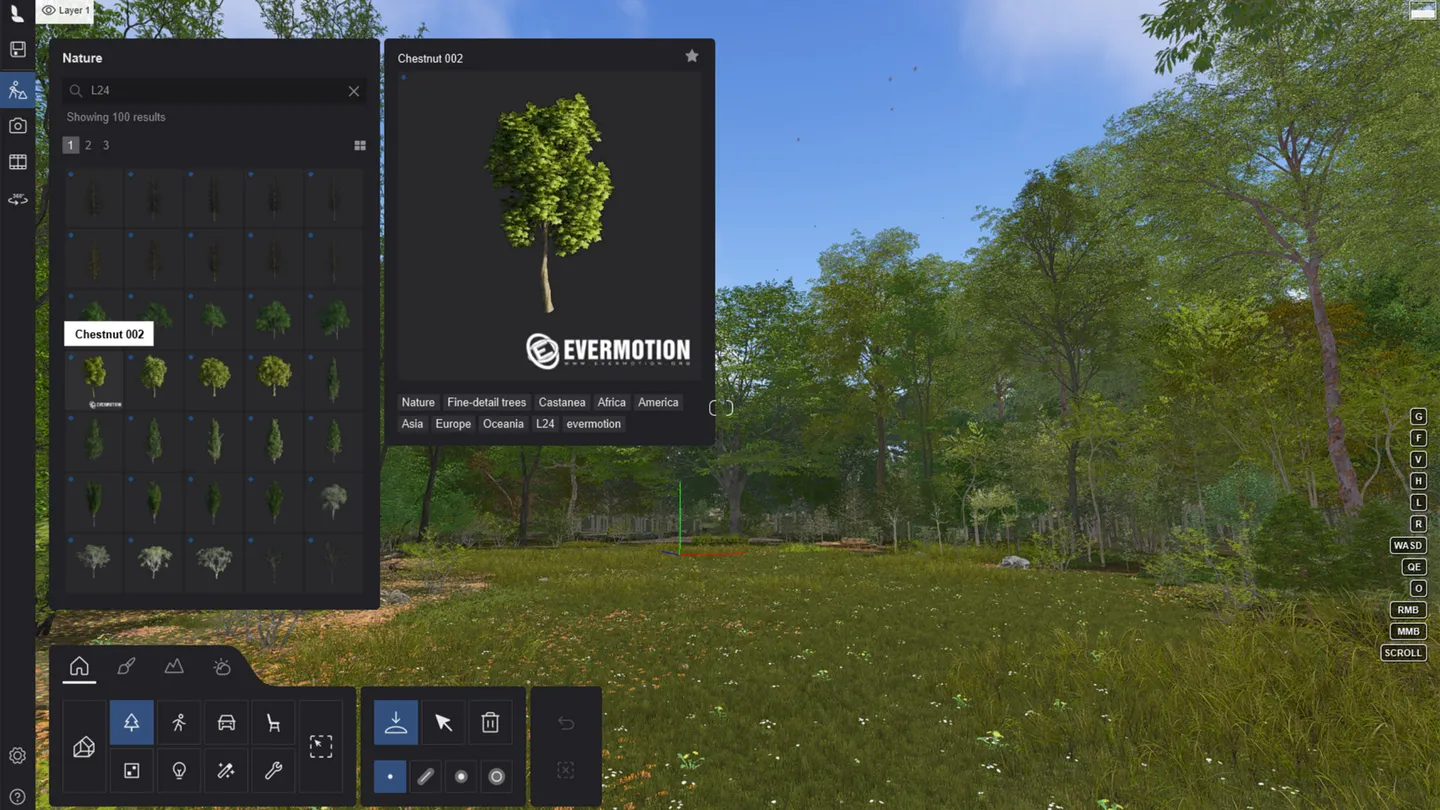Activate the Delete trash tool

click(490, 723)
